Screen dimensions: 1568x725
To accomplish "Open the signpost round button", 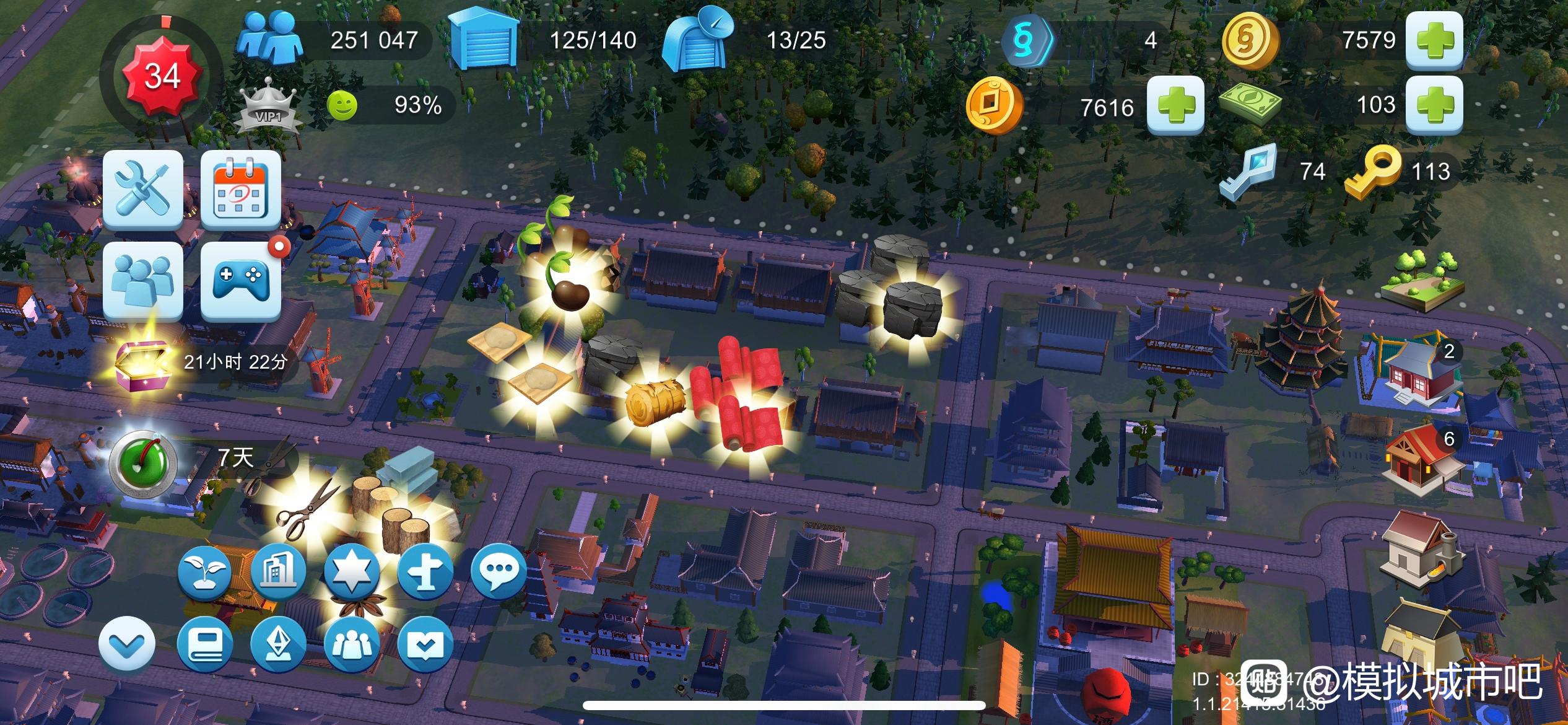I will tap(424, 571).
